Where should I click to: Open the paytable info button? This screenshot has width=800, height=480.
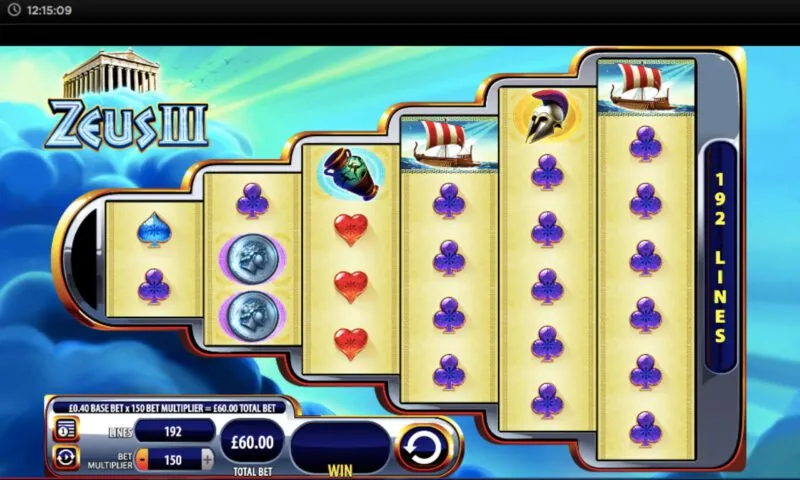coord(67,430)
